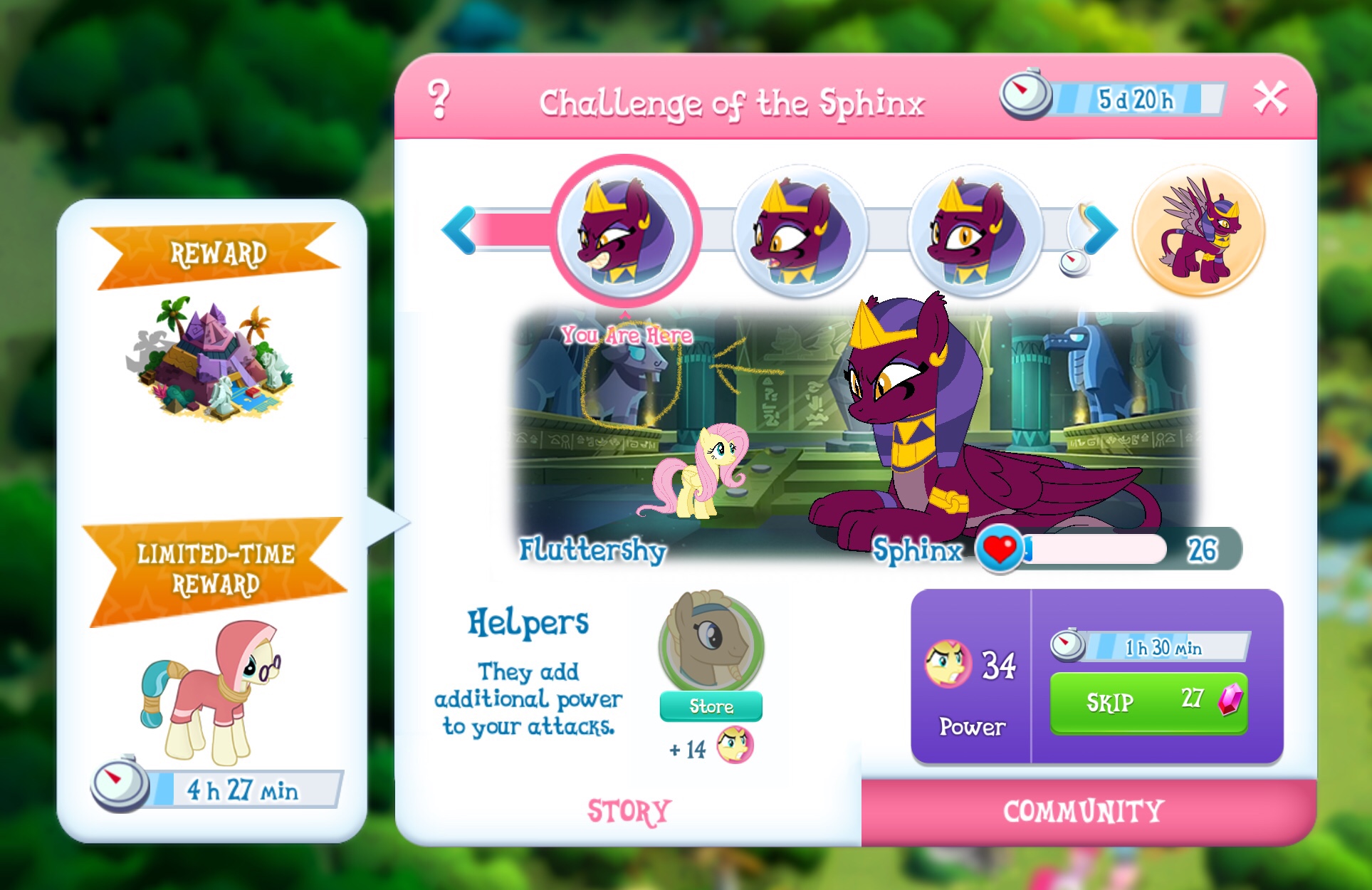This screenshot has width=1372, height=890.
Task: Click the final Sphinx reward portrait
Action: [1202, 229]
